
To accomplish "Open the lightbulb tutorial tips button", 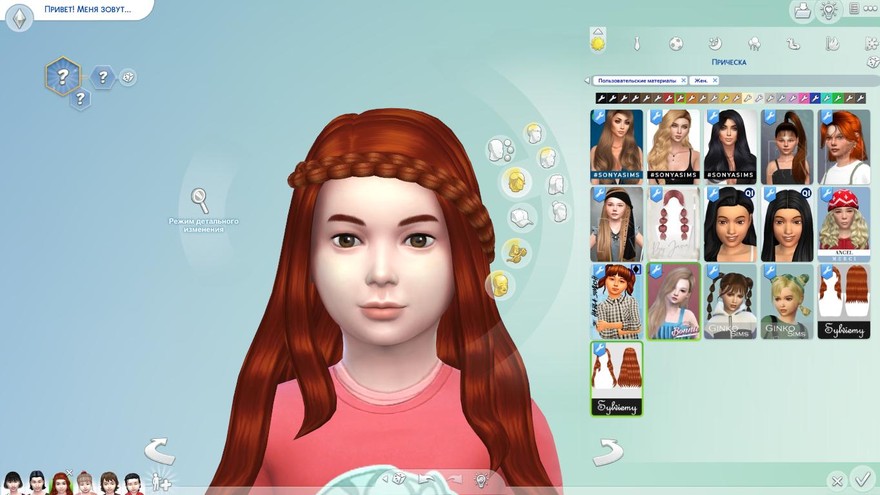I will click(828, 10).
